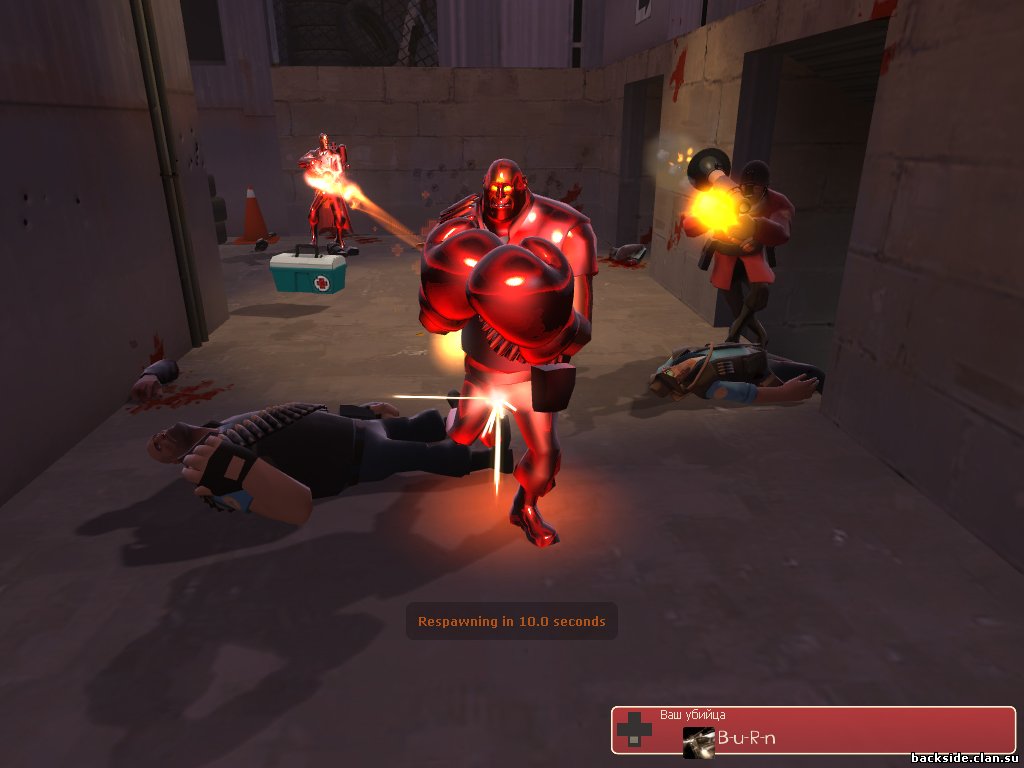Click killer B-u-R-n's avatar picture
The height and width of the screenshot is (768, 1024).
pos(698,741)
